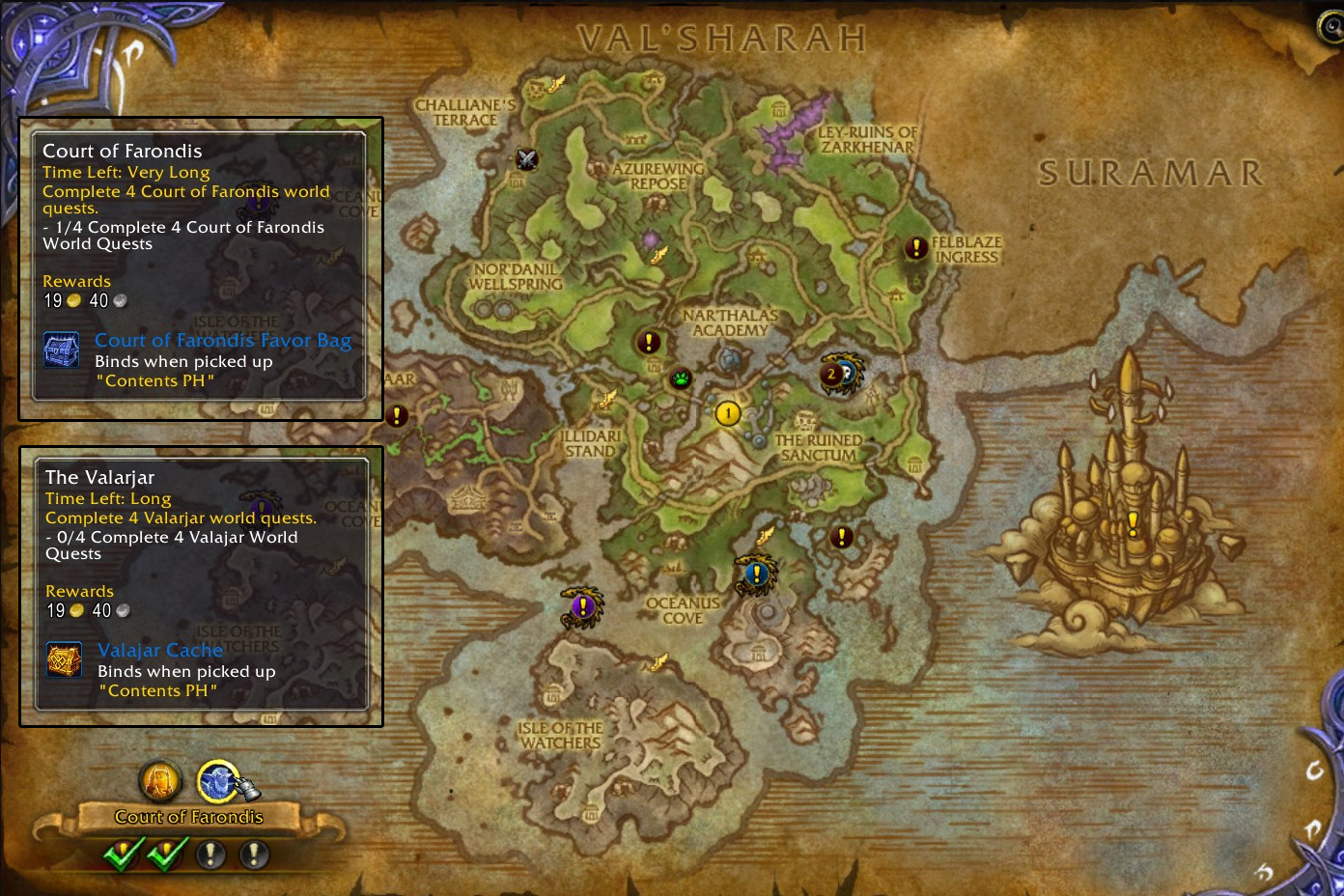Open the magnifying glass map search button
Viewport: 1344px width, 896px height.
(x=1330, y=27)
